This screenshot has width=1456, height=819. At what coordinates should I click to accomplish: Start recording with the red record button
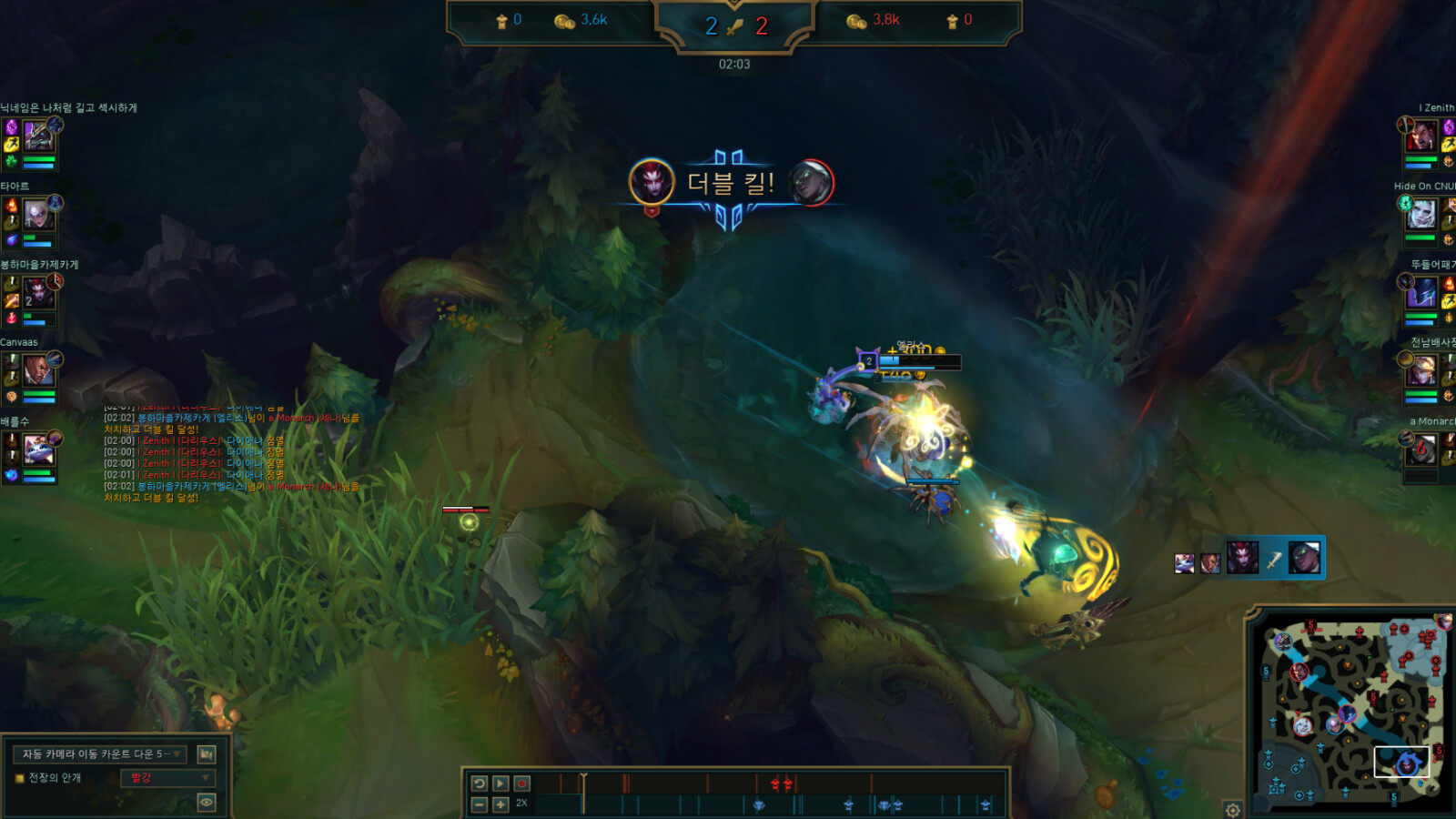(x=521, y=784)
